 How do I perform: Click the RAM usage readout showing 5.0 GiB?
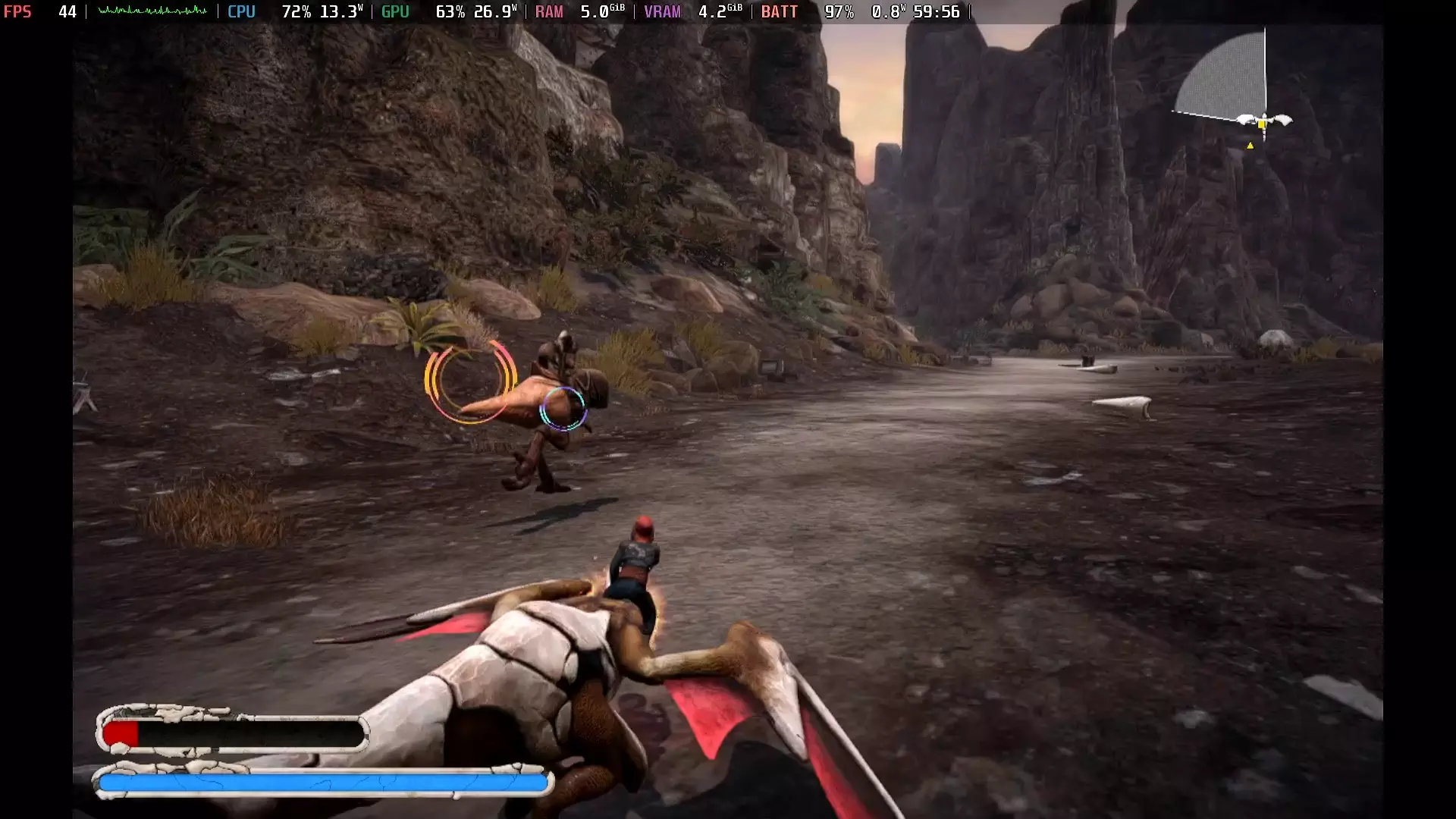603,11
